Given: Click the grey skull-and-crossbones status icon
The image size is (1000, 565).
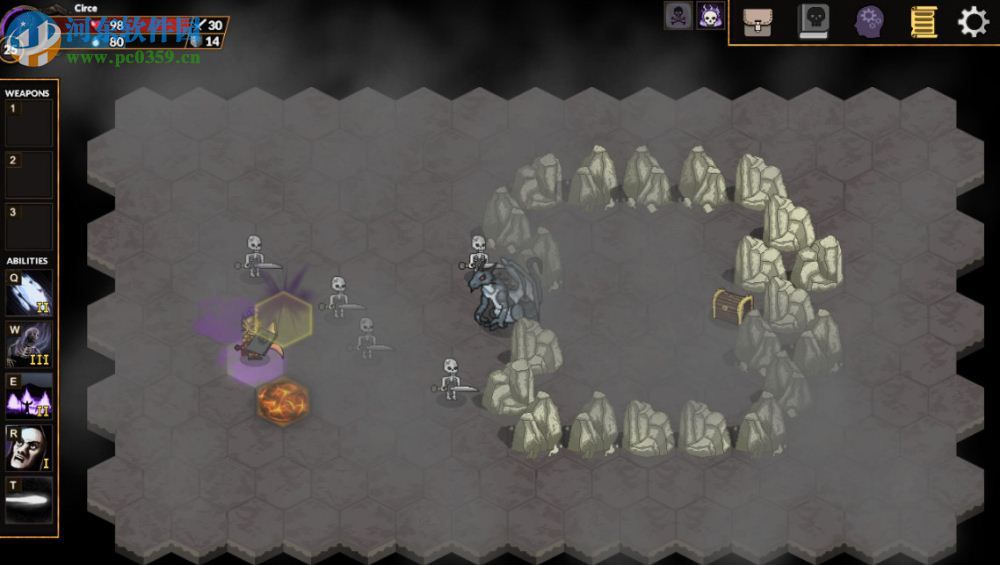Looking at the screenshot, I should [x=678, y=16].
